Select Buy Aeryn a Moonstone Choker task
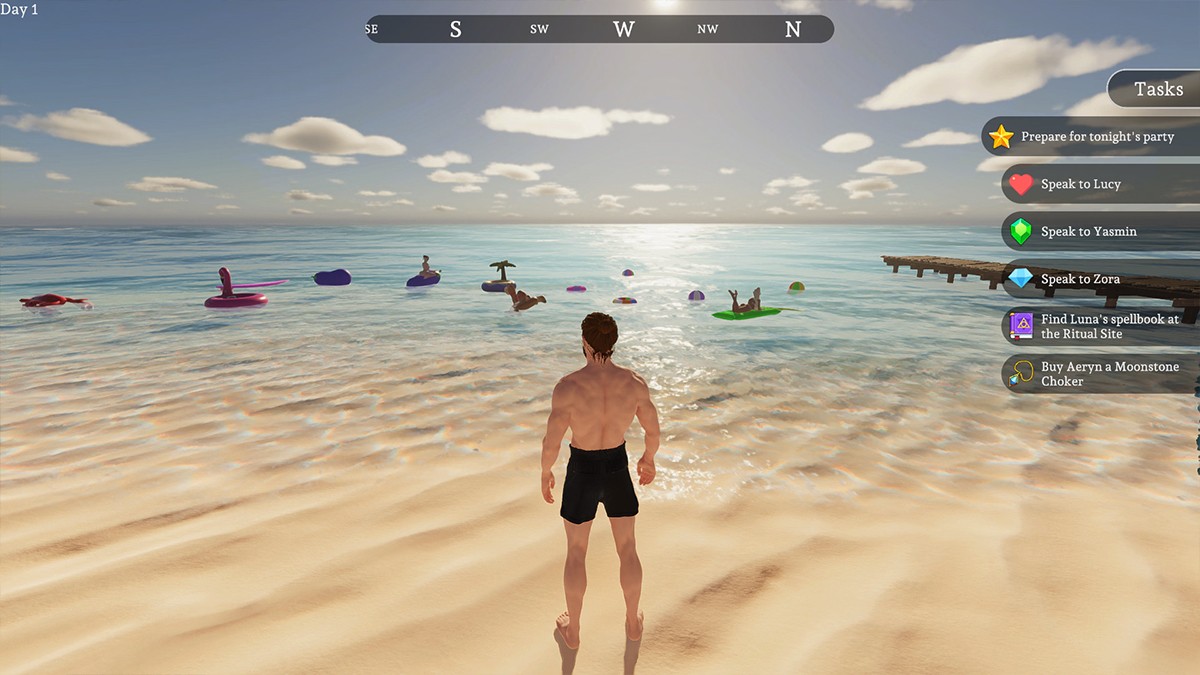This screenshot has height=675, width=1200. point(1100,374)
